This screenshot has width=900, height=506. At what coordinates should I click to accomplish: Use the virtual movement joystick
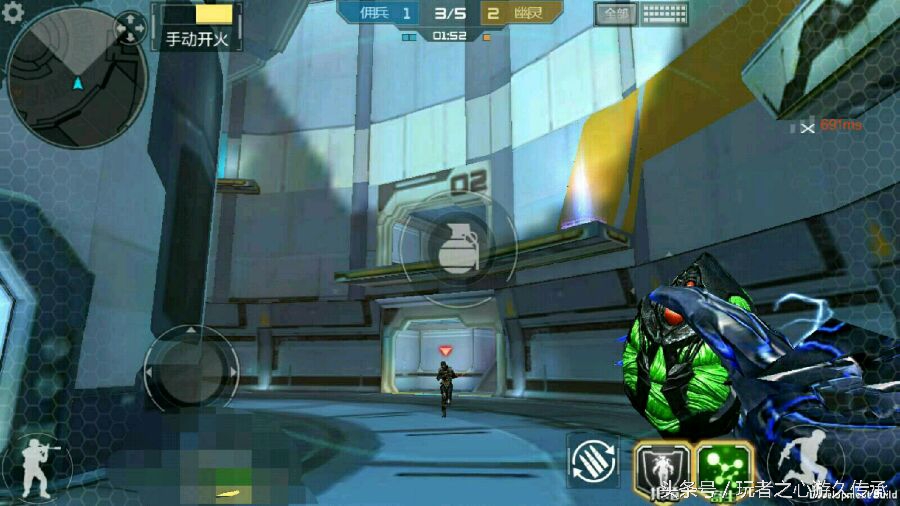point(191,371)
